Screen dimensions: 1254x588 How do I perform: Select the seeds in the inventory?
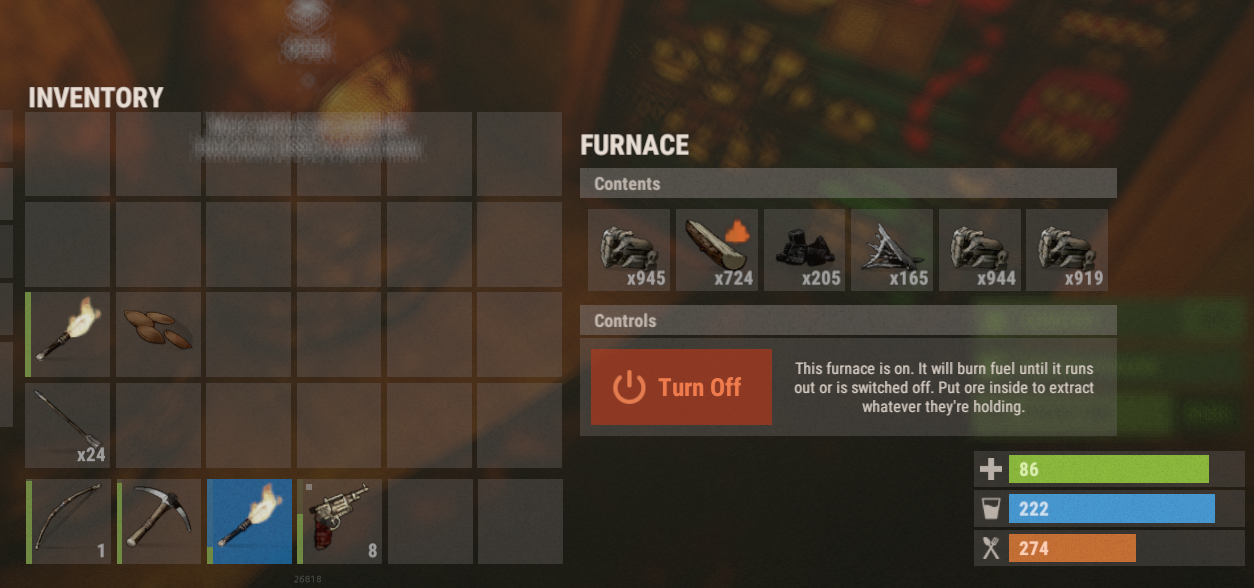(158, 334)
